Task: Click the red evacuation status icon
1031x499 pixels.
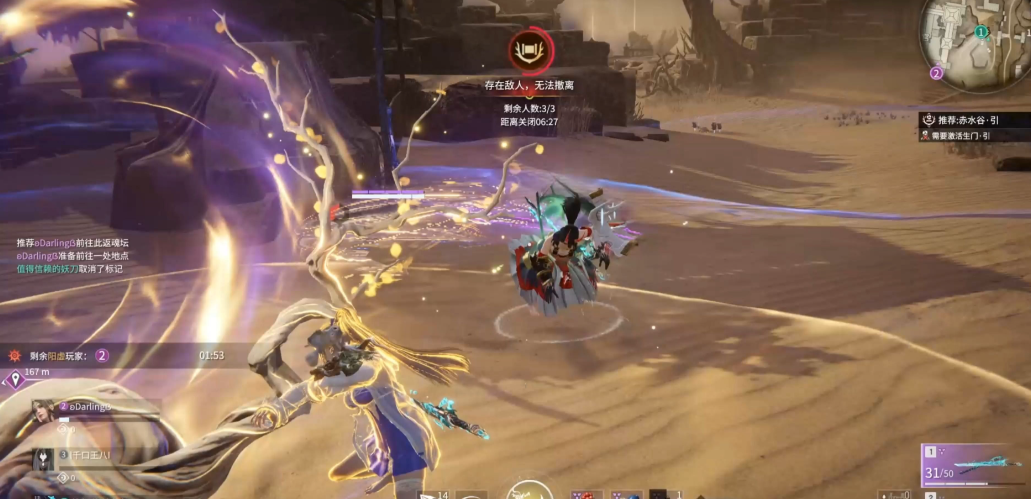Action: (x=526, y=48)
